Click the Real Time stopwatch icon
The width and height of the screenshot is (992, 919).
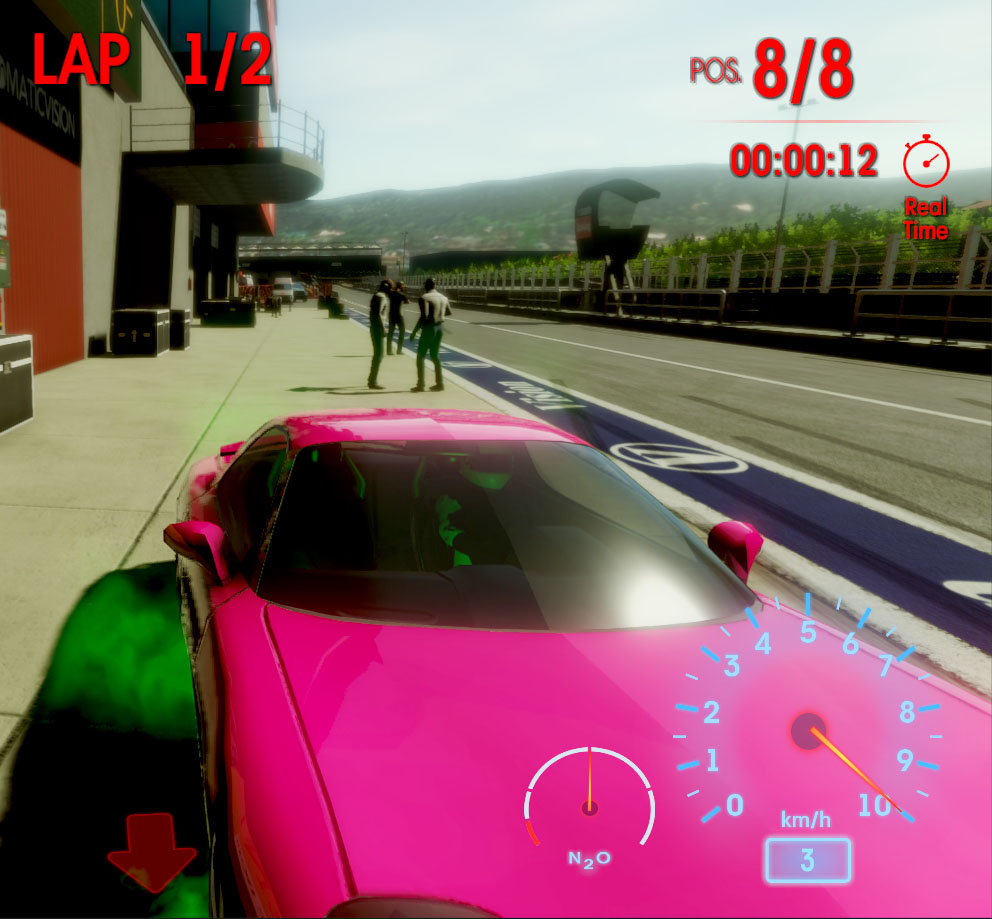coord(925,162)
